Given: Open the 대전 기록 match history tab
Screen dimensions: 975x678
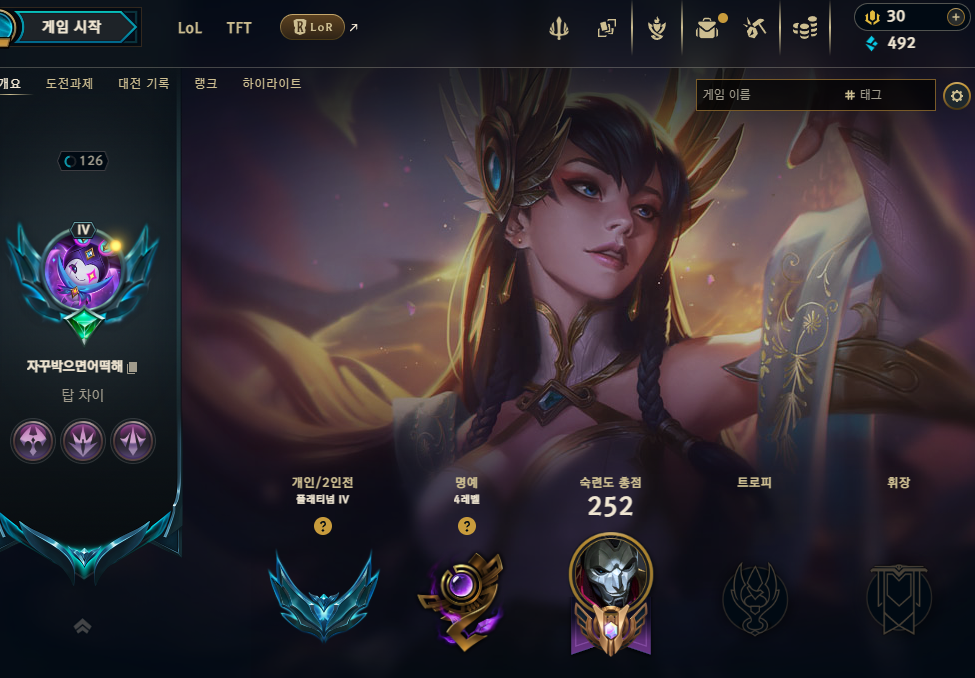Looking at the screenshot, I should click(144, 84).
